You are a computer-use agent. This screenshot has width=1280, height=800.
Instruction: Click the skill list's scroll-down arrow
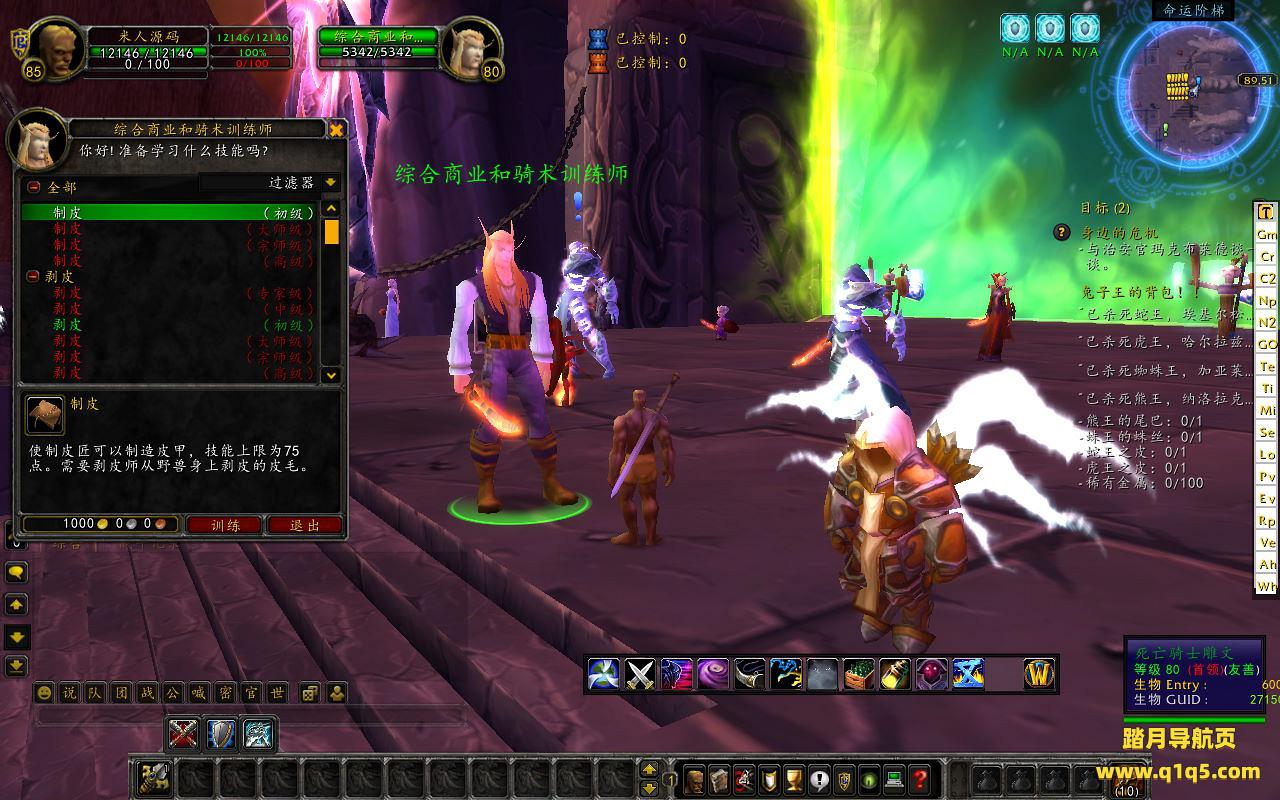click(331, 375)
